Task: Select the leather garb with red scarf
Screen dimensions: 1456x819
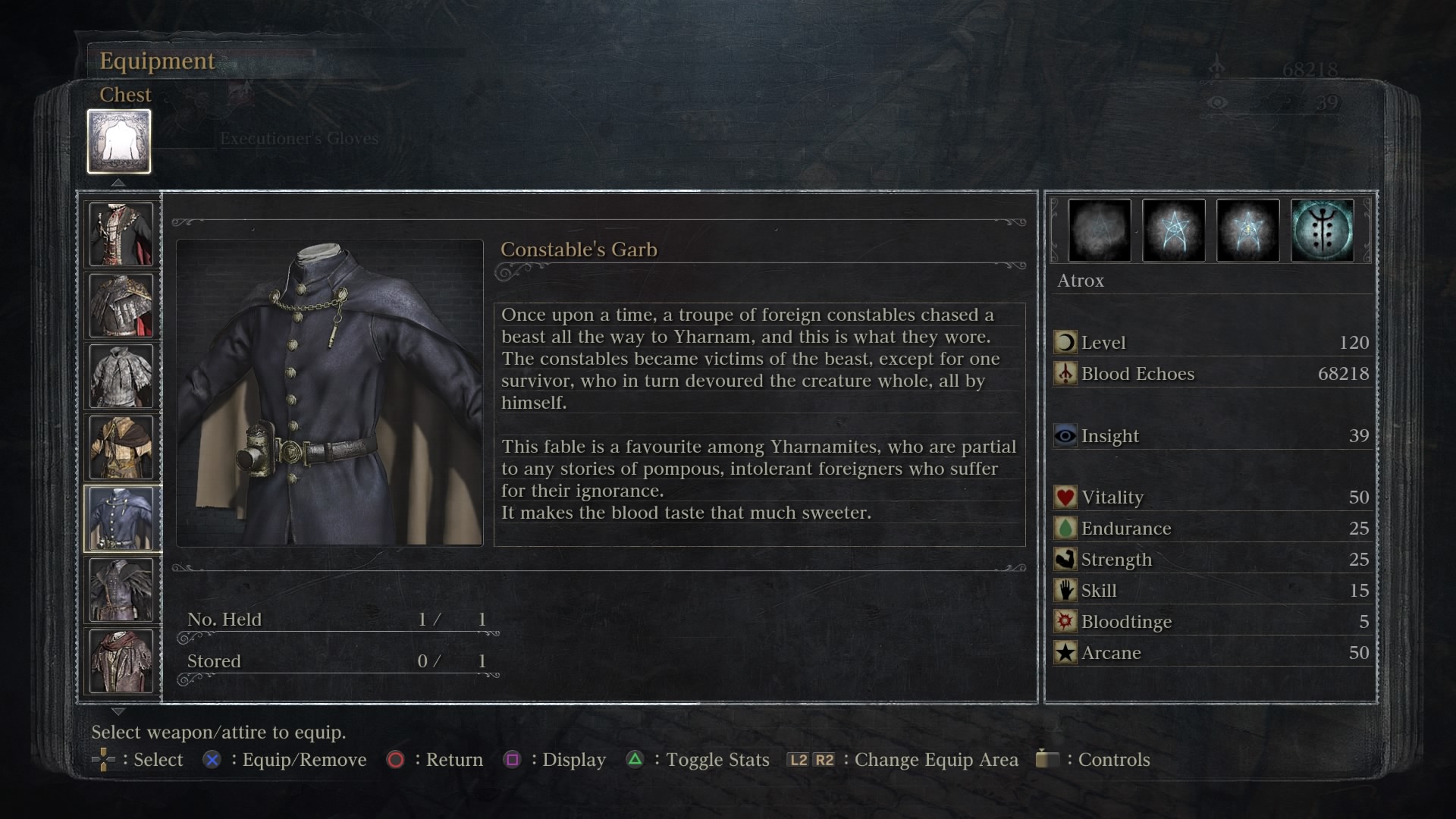Action: pos(121,661)
